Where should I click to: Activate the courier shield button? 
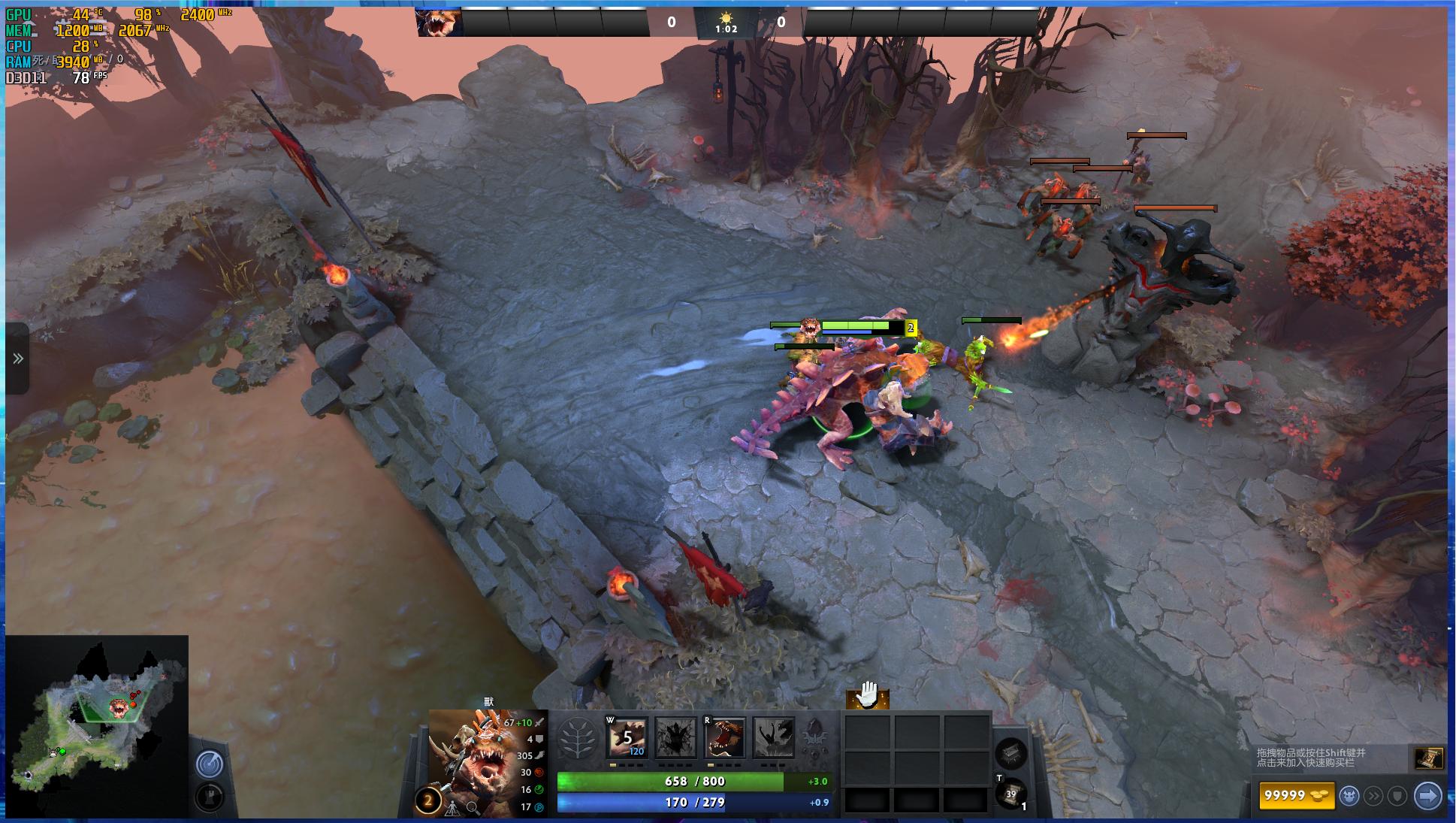click(1397, 795)
